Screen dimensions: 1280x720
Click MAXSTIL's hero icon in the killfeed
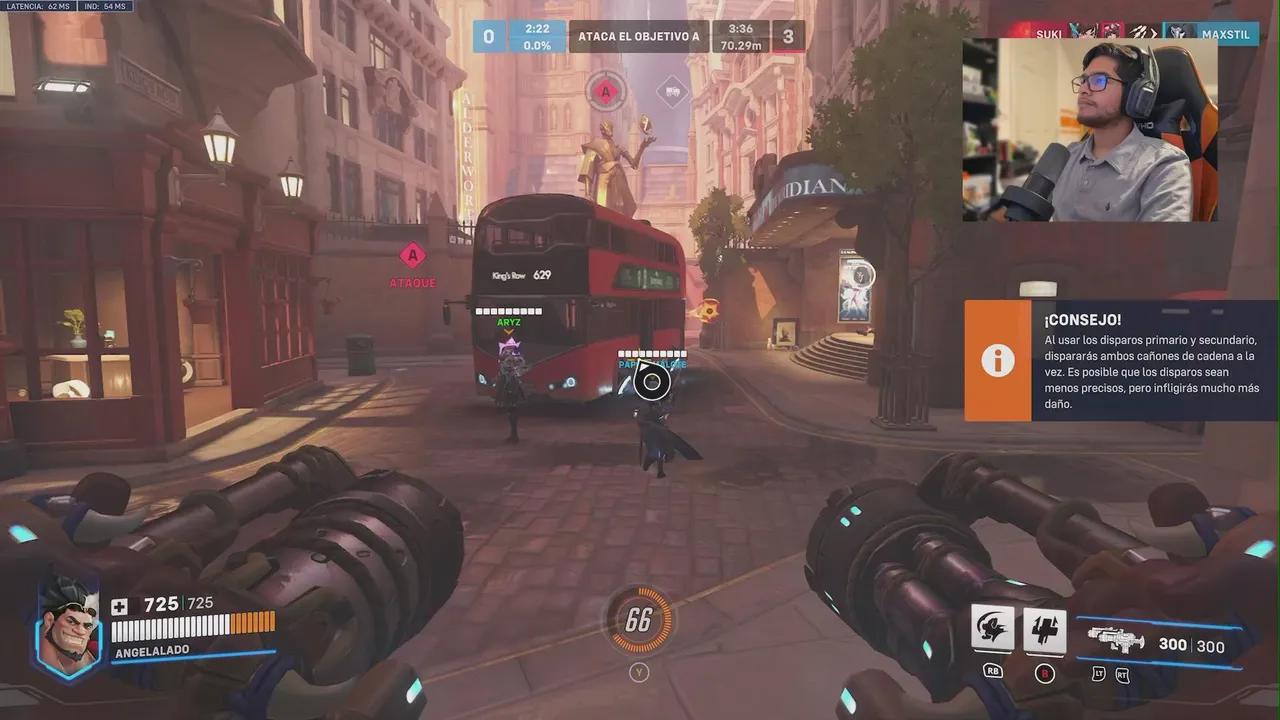click(x=1178, y=30)
